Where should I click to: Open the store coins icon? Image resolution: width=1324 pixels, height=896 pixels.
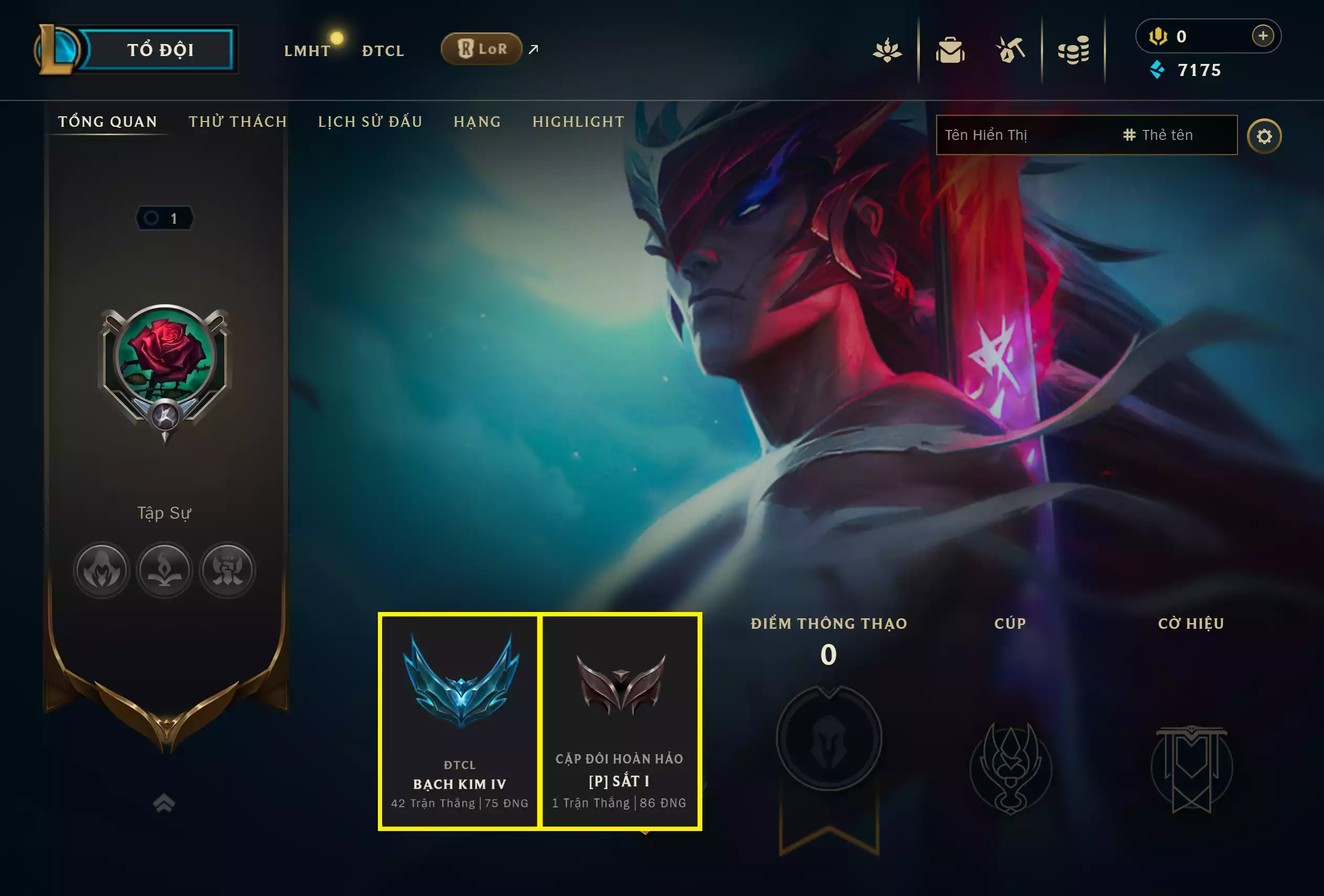1075,50
